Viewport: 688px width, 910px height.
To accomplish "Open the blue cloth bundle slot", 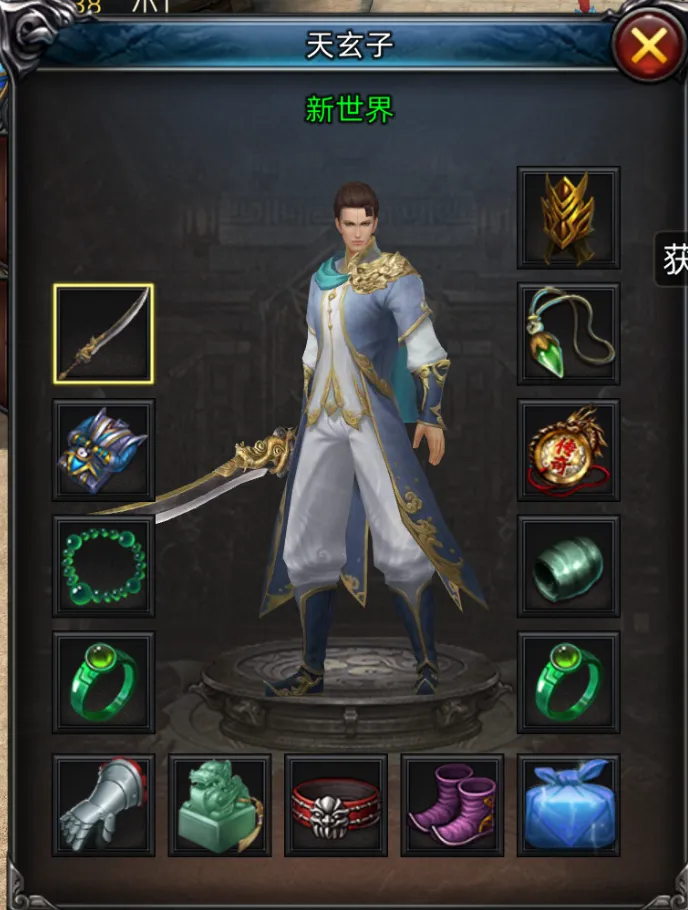I will coord(568,805).
